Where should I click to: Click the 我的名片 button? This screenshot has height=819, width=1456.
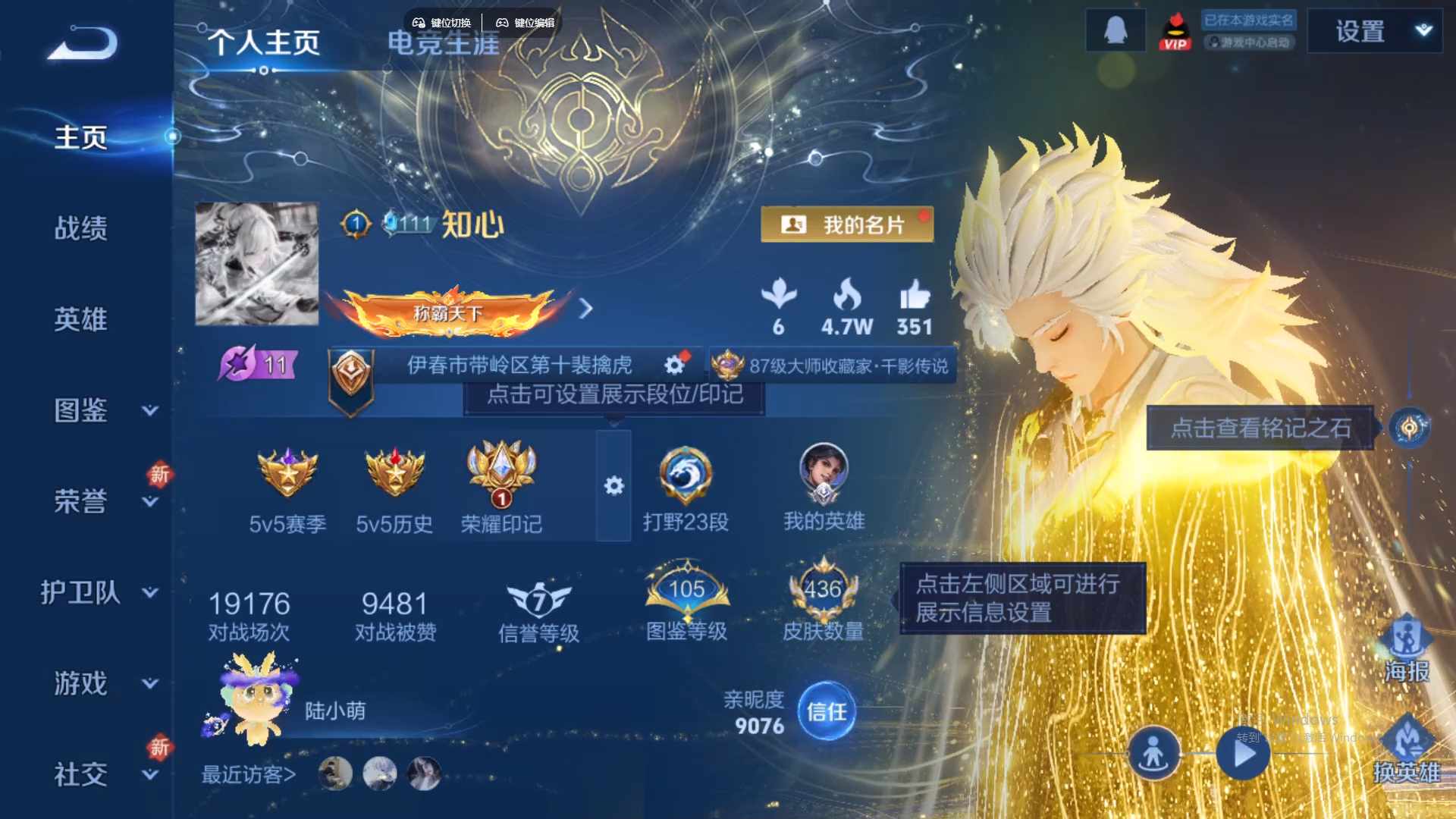[847, 224]
